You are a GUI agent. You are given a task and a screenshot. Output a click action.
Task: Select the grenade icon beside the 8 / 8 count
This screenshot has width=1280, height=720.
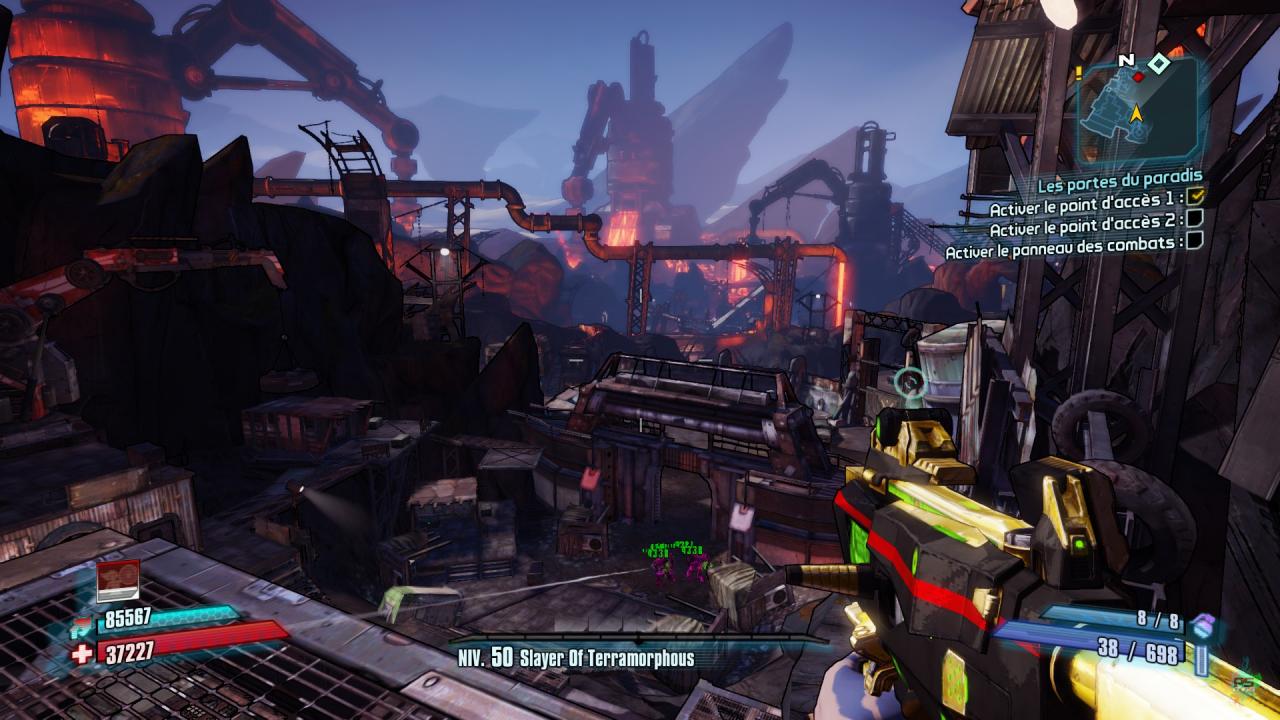[1203, 624]
